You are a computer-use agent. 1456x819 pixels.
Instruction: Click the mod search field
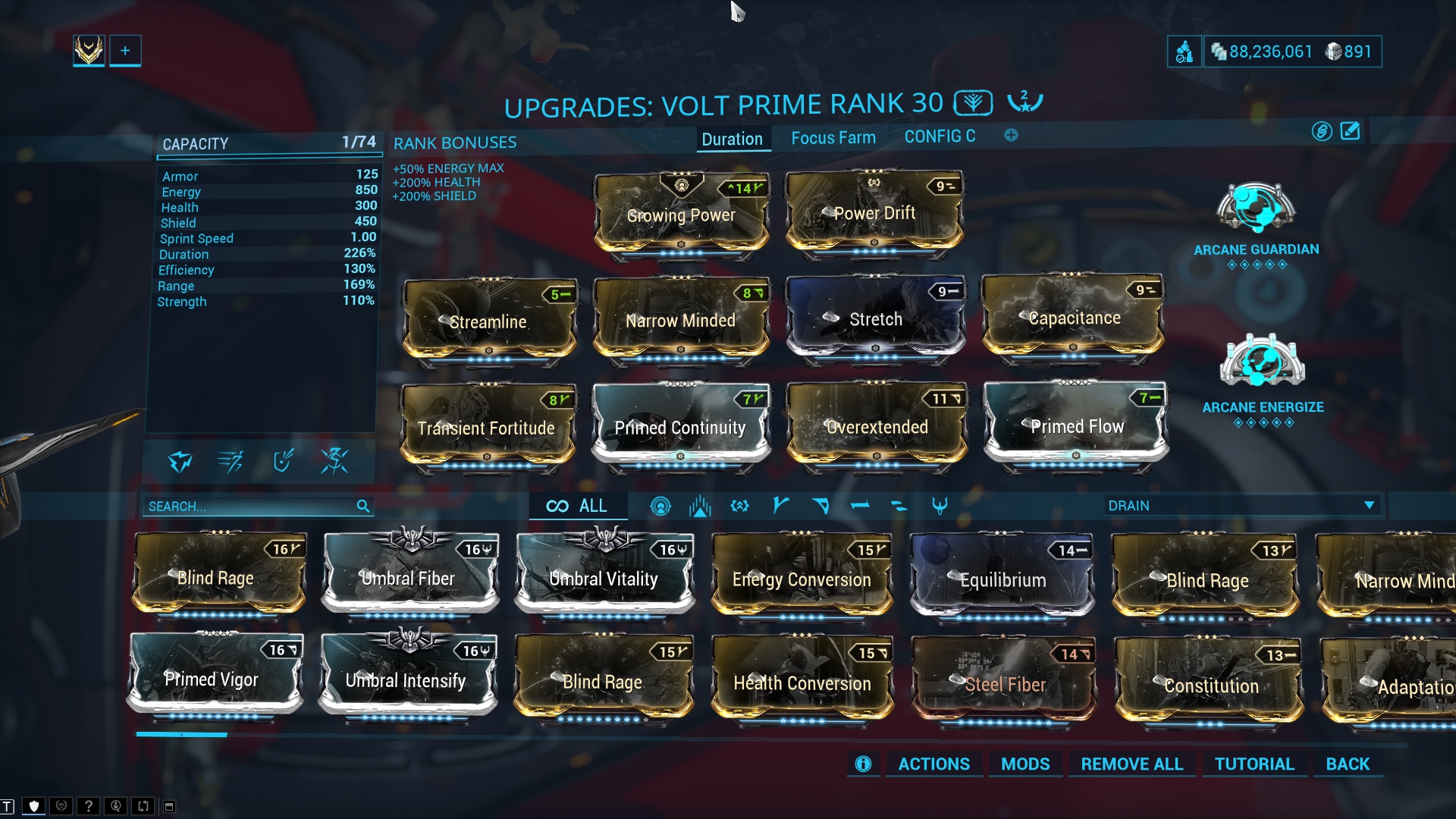pos(250,507)
